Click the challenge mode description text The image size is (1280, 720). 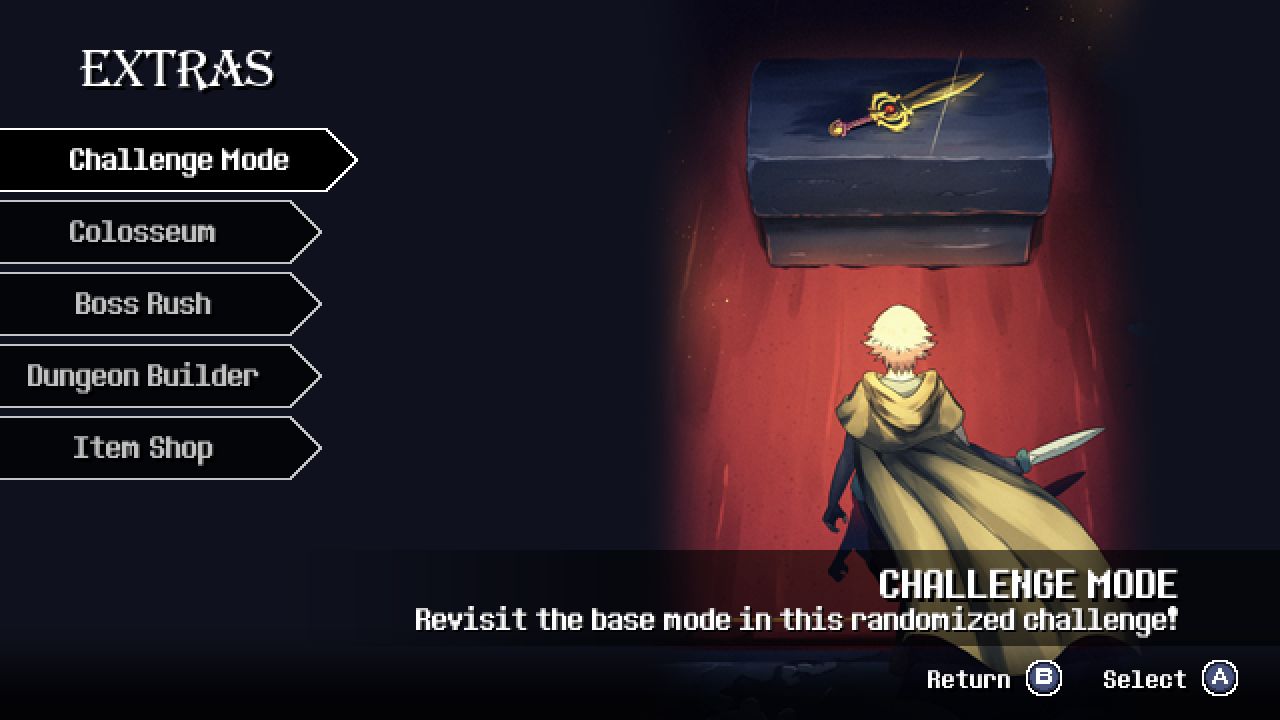point(796,620)
